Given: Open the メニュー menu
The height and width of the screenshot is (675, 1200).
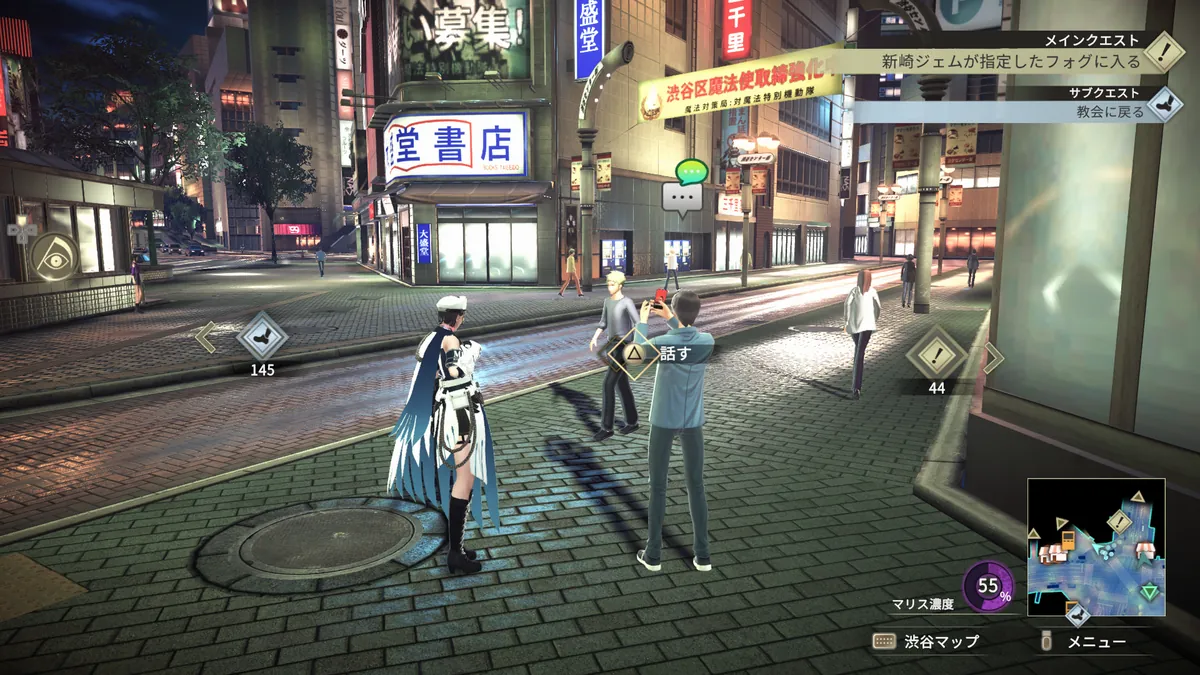Looking at the screenshot, I should click(1085, 642).
